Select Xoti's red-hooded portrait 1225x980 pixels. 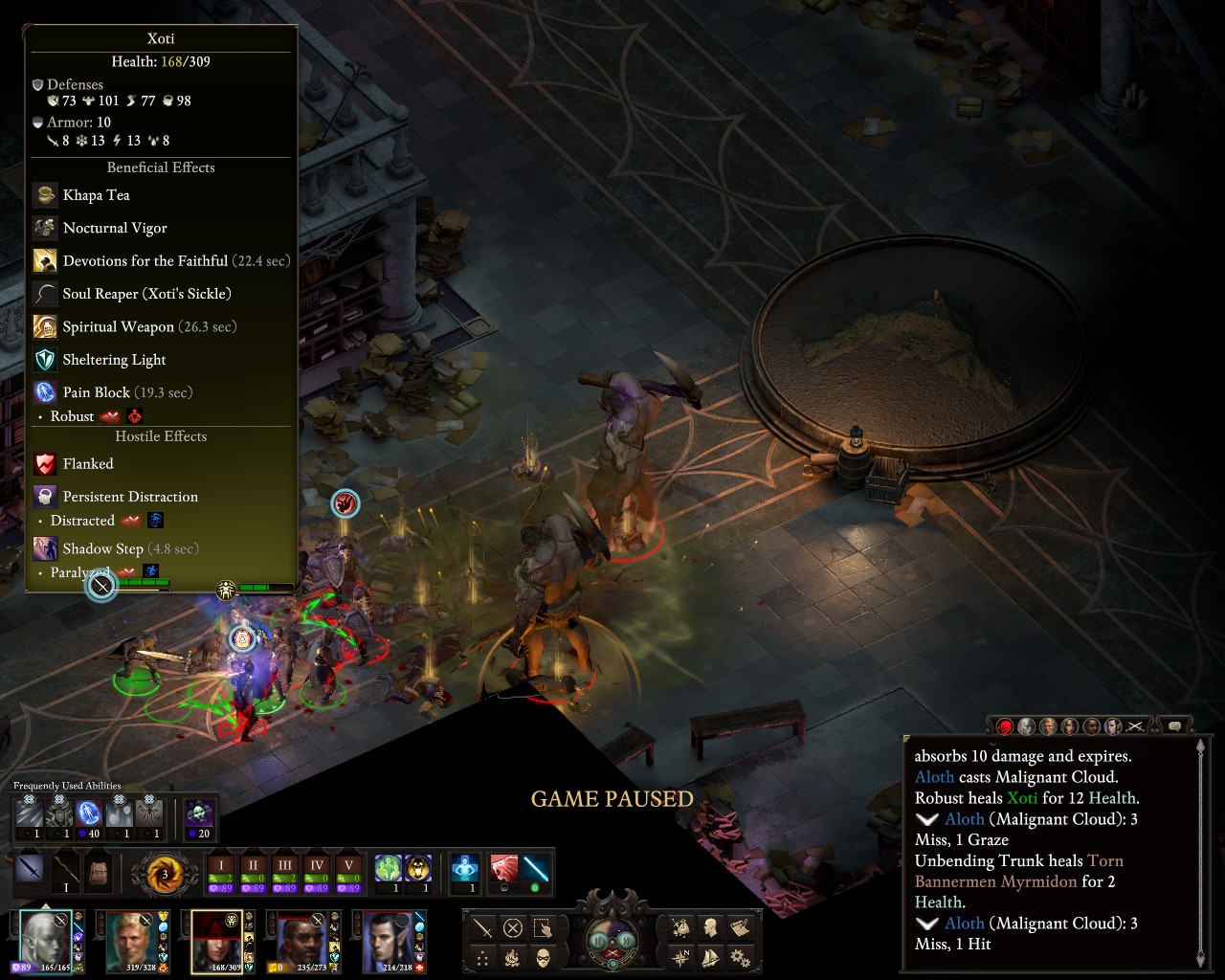218,939
